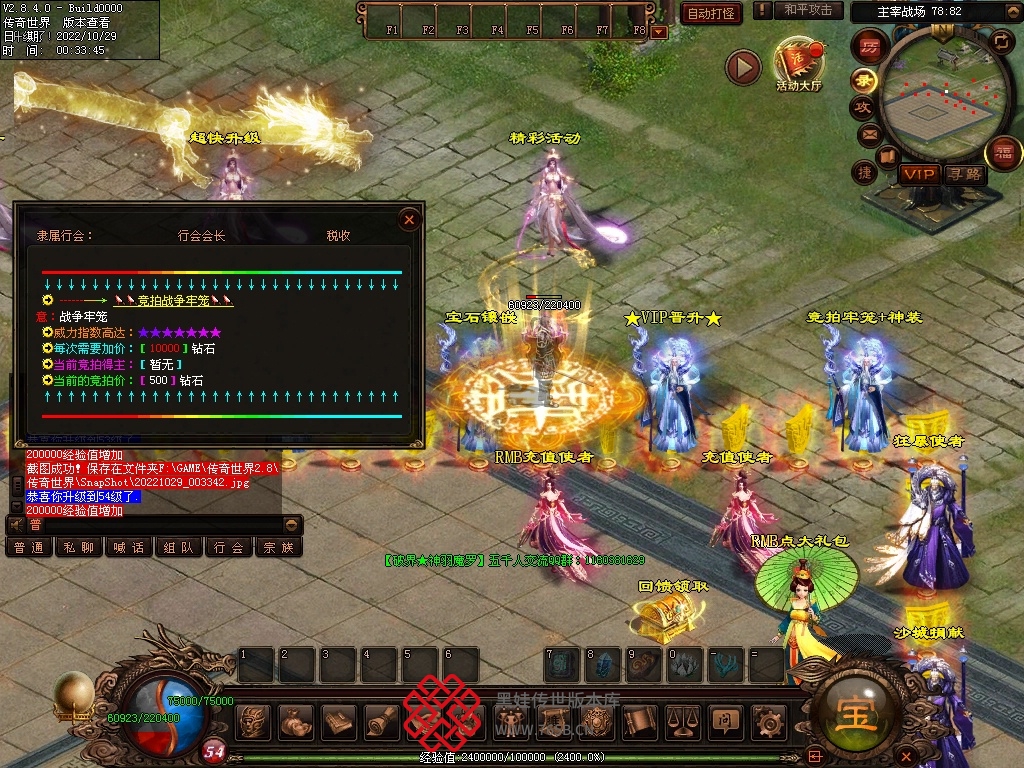Switch attack mode via 和平攻击 button

(x=808, y=10)
